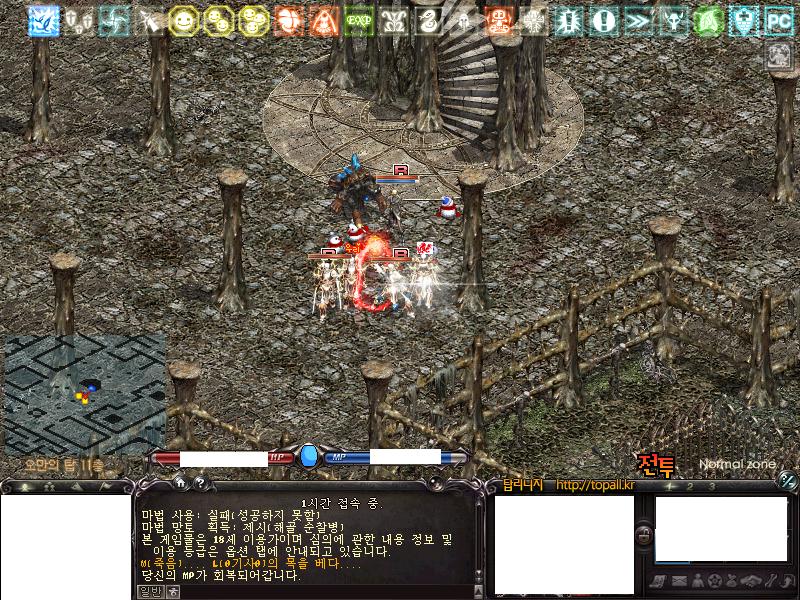This screenshot has height=600, width=800.
Task: Click the round percent button
Action: tap(788, 481)
